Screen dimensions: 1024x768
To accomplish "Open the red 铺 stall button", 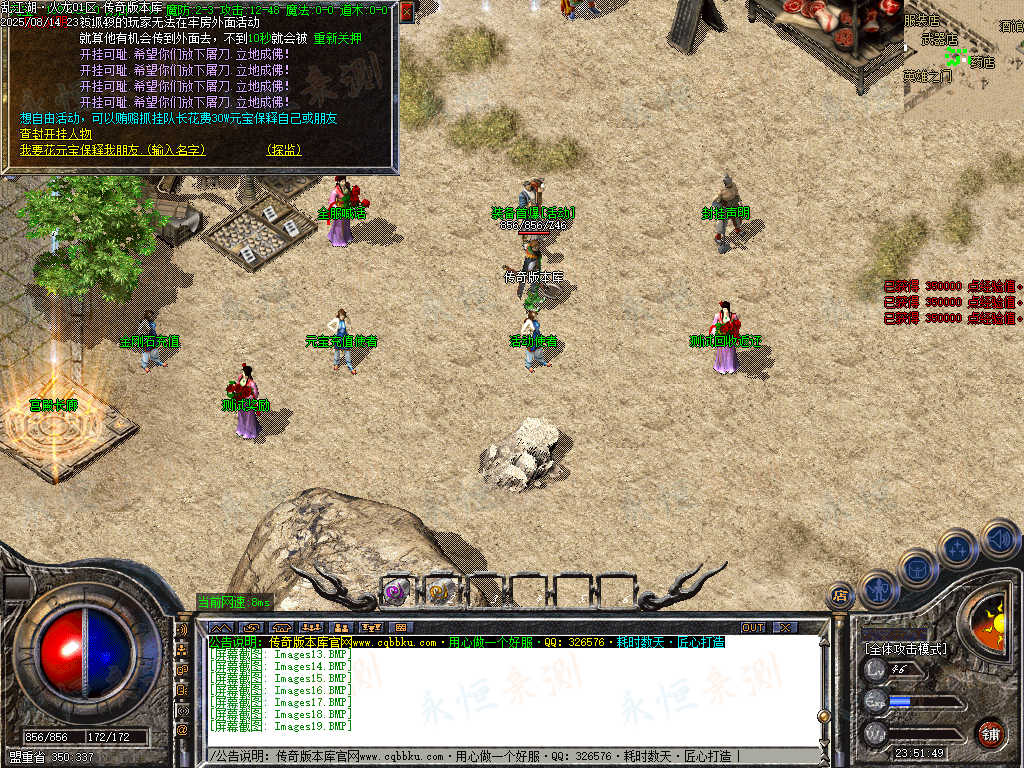I will coord(990,733).
